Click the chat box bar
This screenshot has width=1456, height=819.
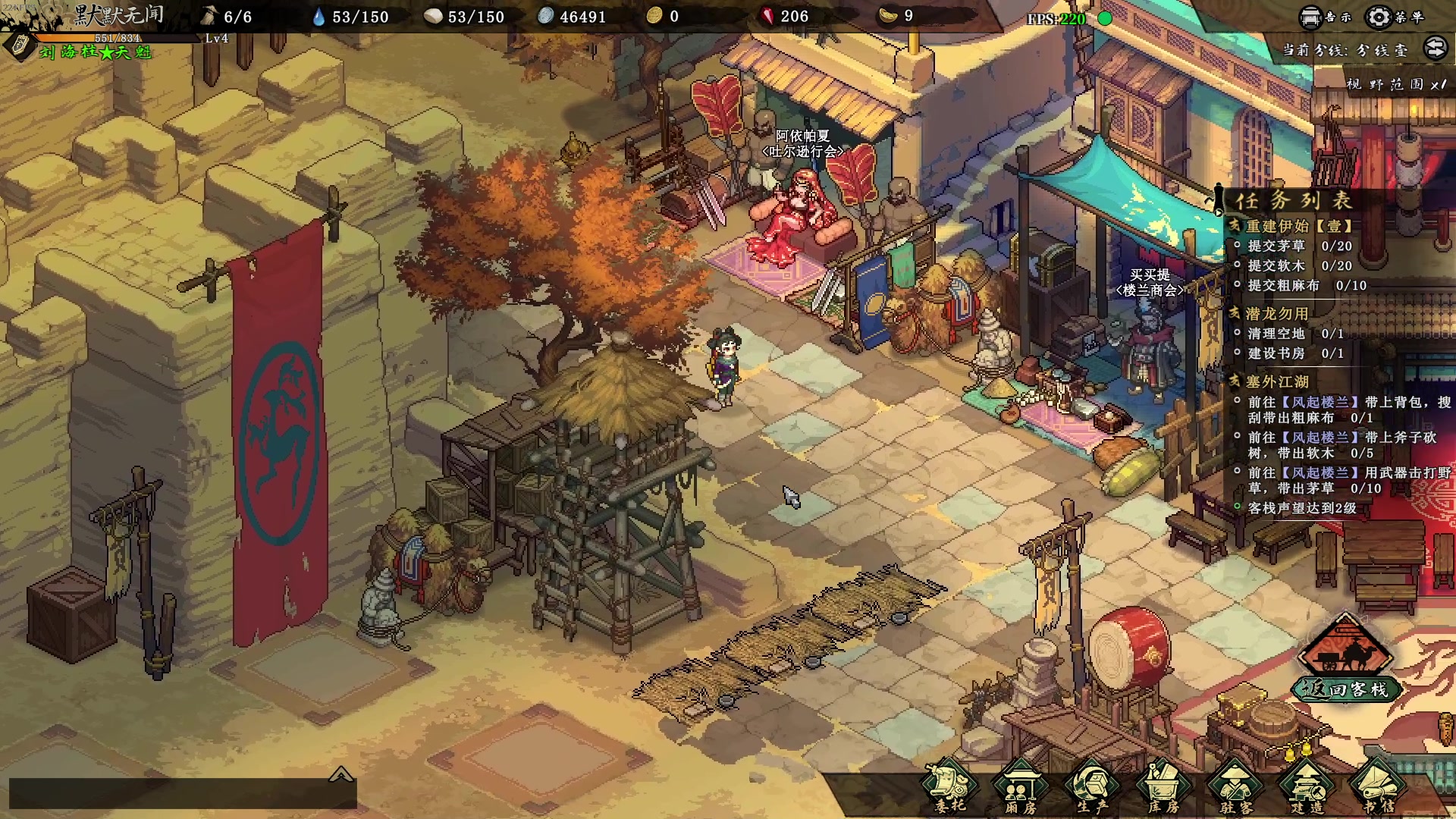(182, 794)
